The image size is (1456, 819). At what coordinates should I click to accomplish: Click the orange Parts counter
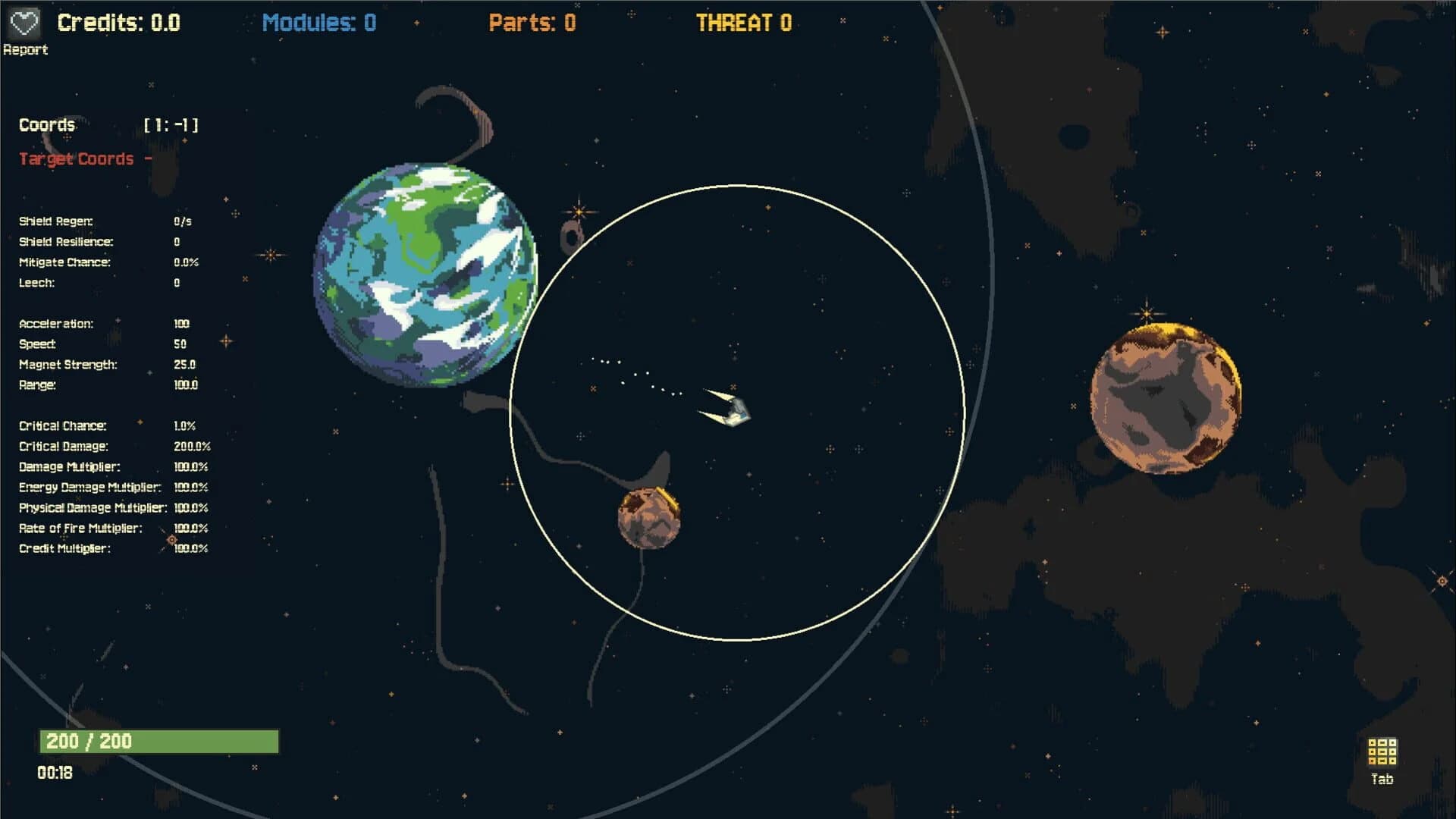[x=531, y=22]
